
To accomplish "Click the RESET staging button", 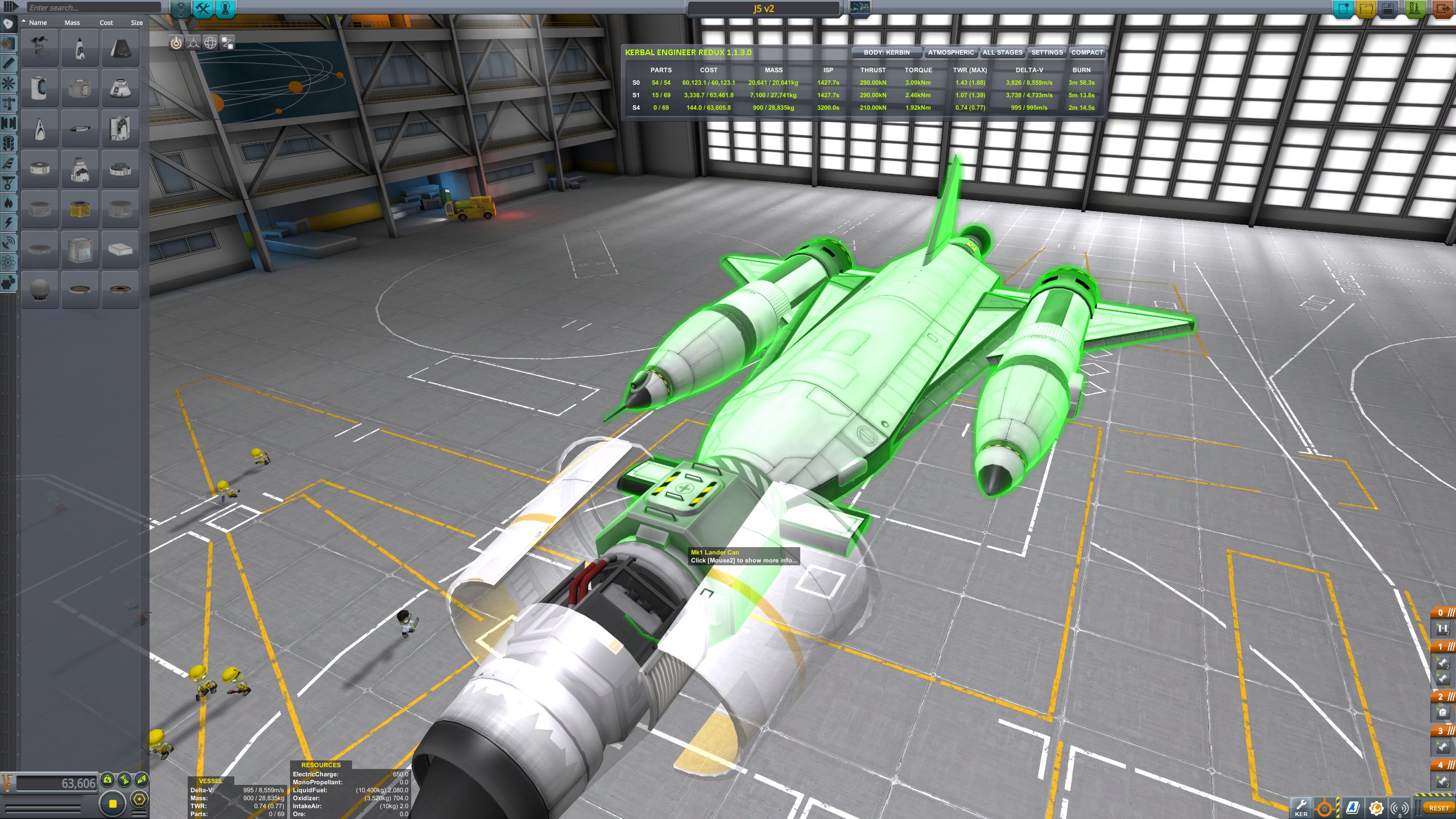I will click(1438, 808).
